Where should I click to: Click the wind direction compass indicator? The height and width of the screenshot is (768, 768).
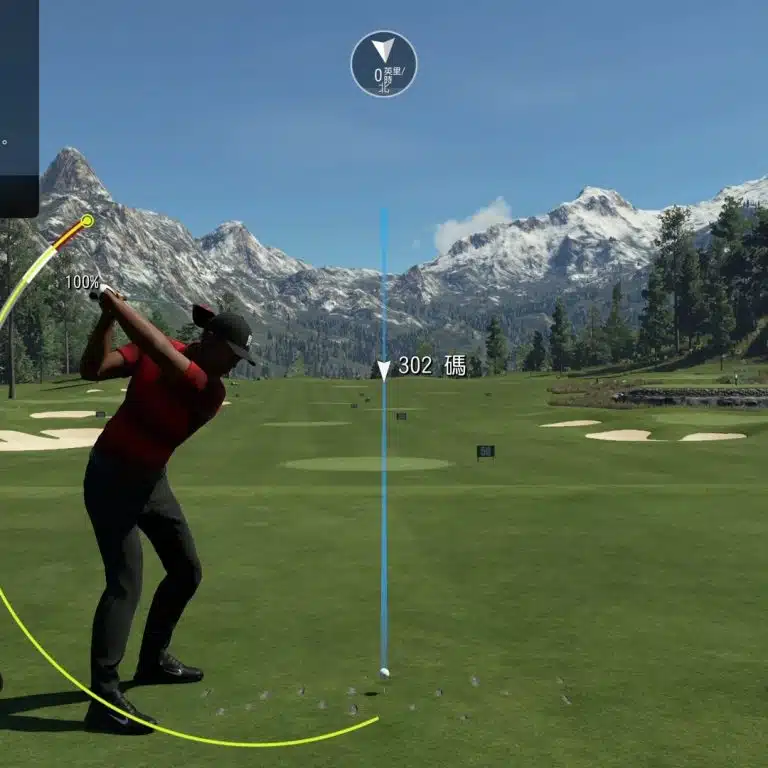coord(384,64)
